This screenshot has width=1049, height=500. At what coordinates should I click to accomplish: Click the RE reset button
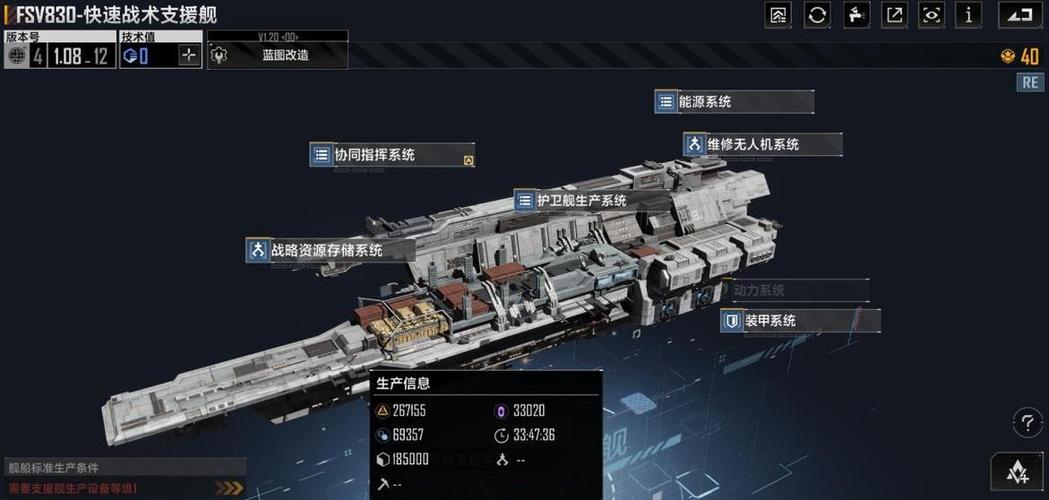(1030, 83)
